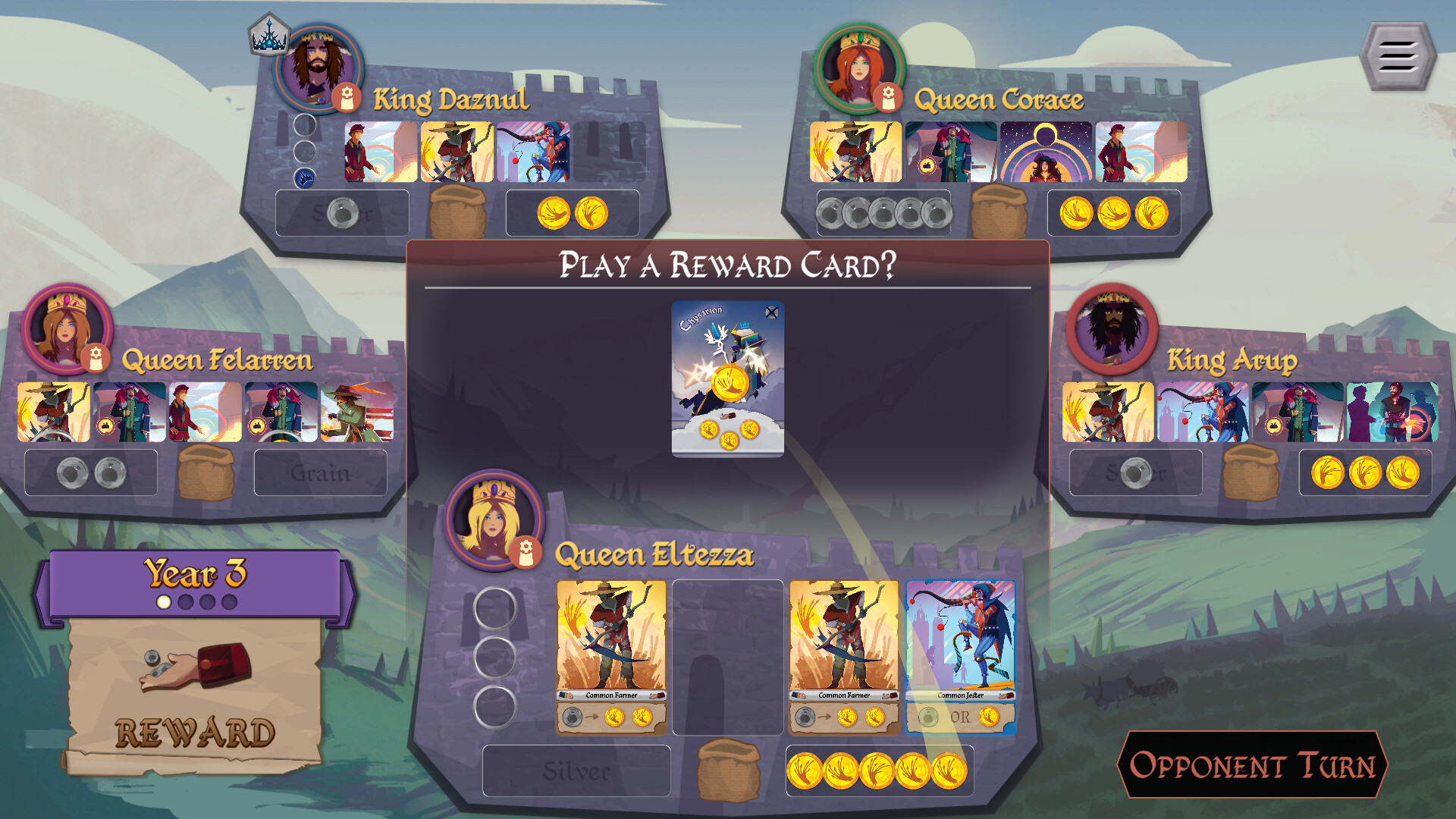
Task: Play the Chysarion reward card
Action: [x=729, y=379]
